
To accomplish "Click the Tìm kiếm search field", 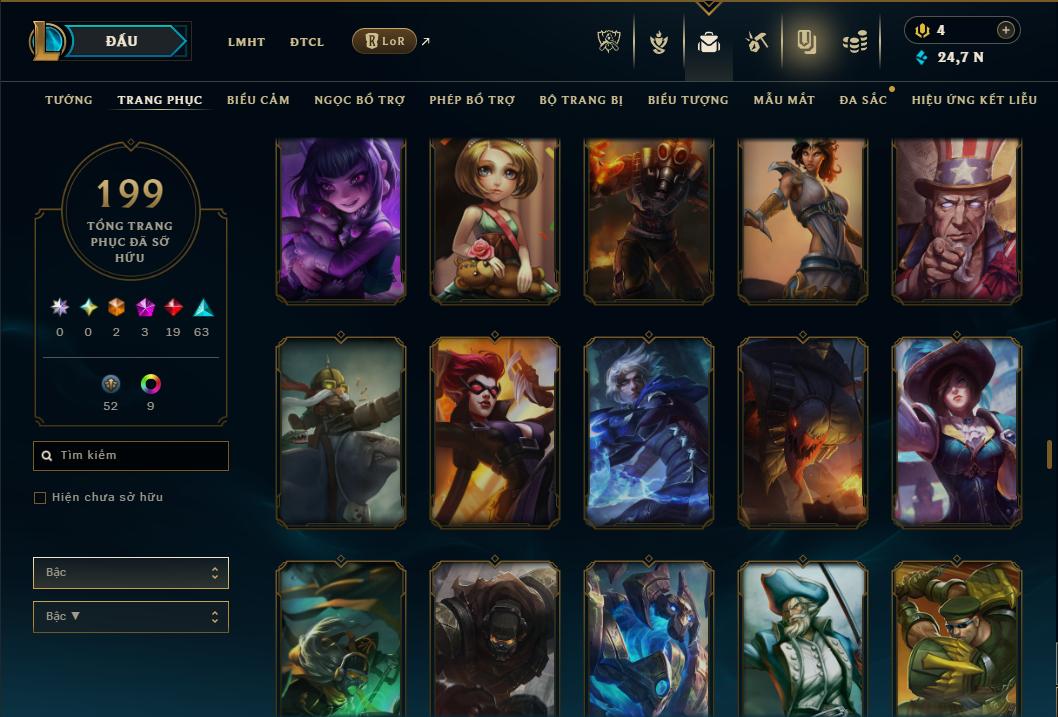I will click(x=131, y=456).
